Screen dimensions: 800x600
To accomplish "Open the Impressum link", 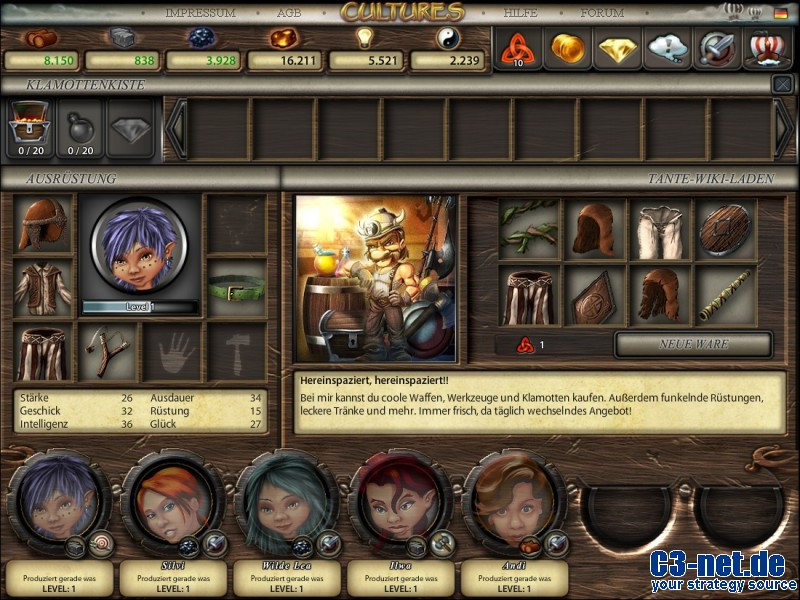I will [200, 13].
